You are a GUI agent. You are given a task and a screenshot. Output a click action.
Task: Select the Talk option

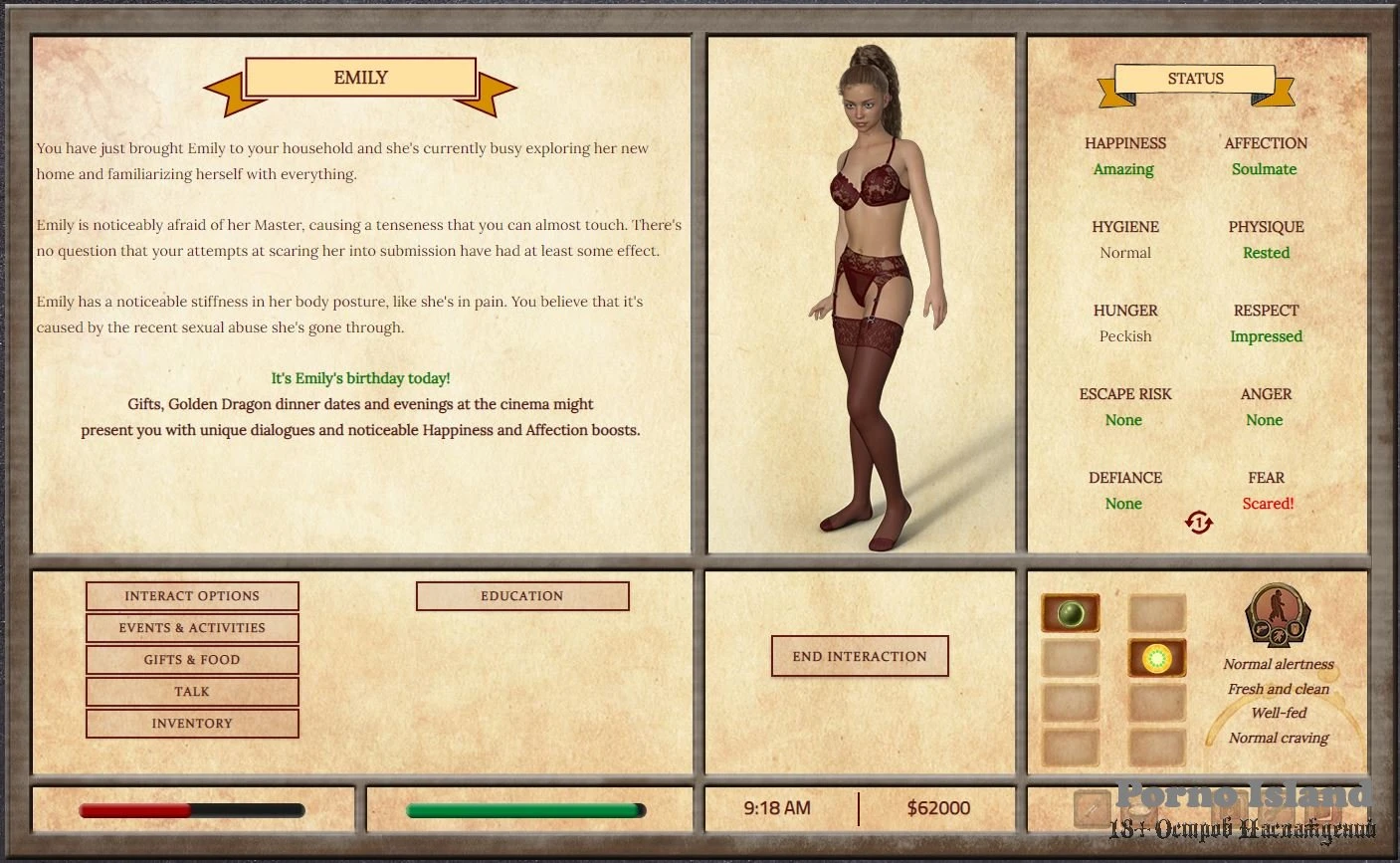pyautogui.click(x=192, y=692)
